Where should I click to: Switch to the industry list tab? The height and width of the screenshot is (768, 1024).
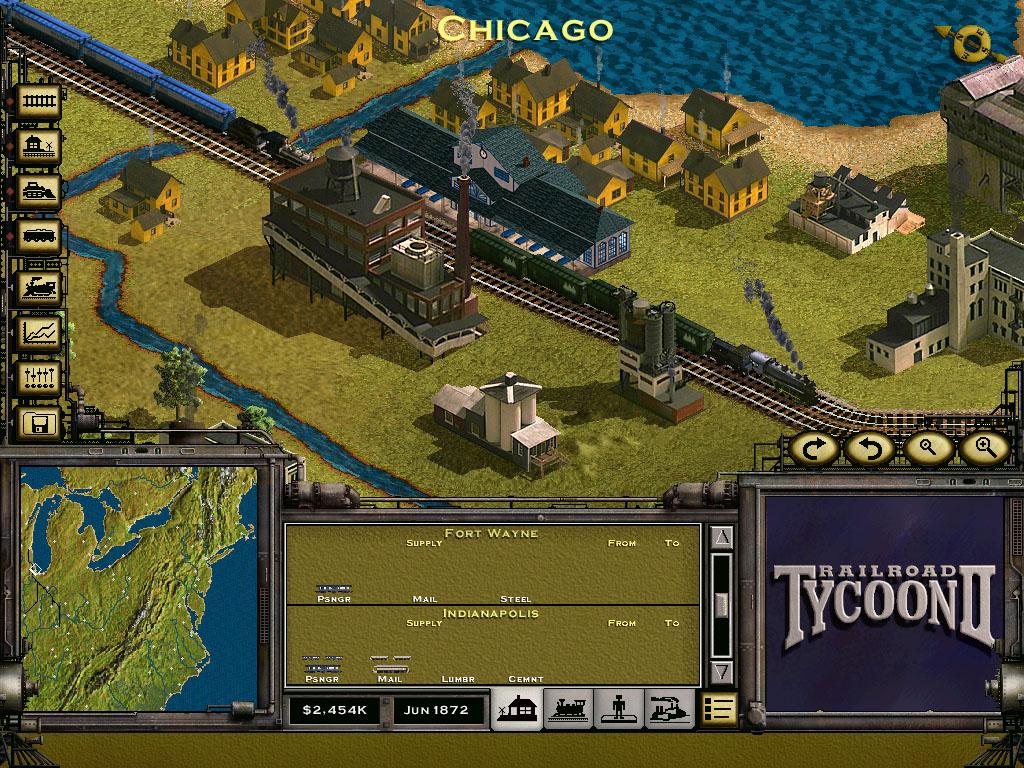669,709
